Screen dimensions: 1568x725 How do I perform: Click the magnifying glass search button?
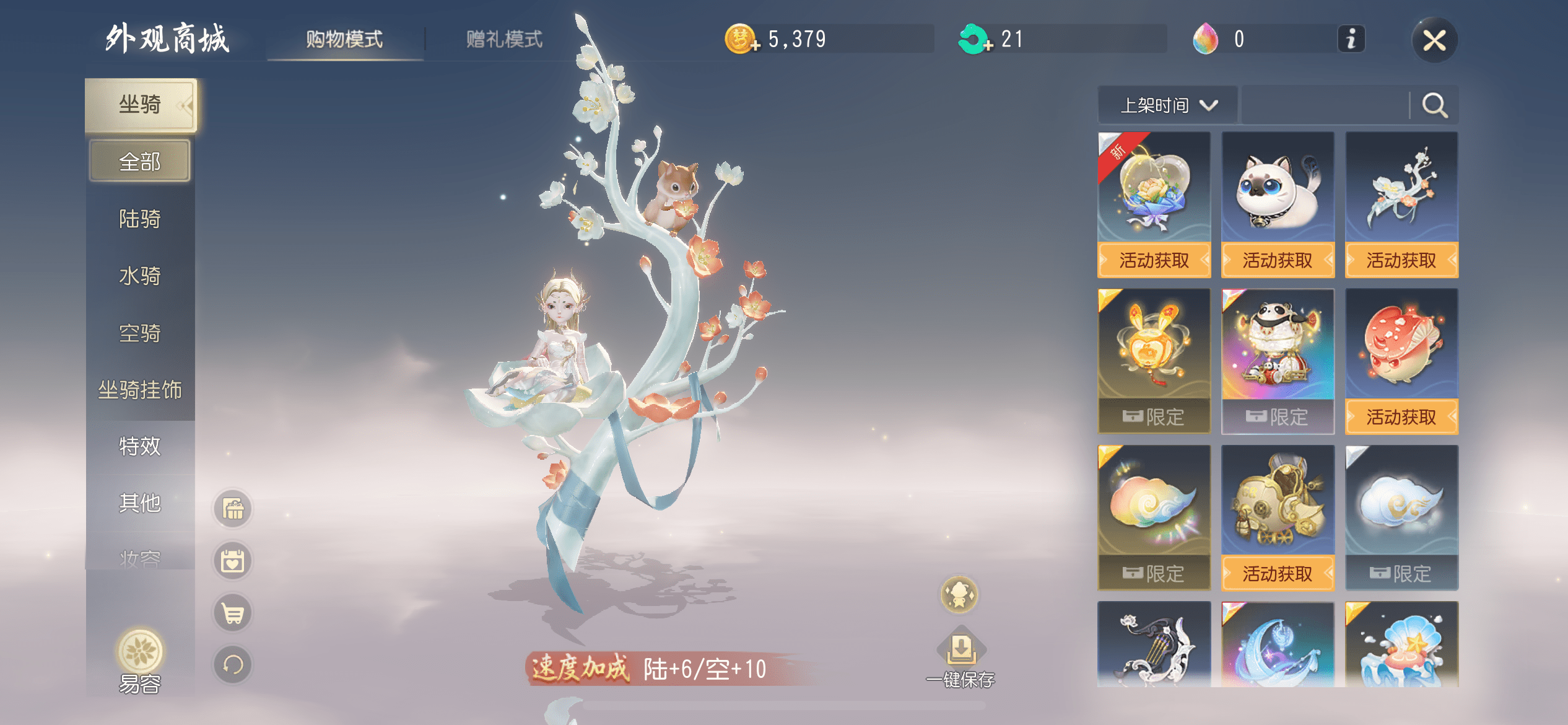click(x=1434, y=105)
